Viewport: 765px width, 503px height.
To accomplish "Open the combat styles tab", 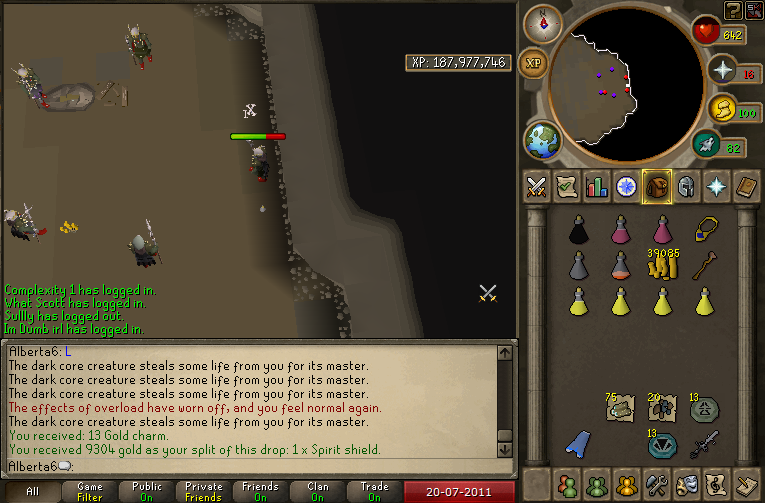I will pyautogui.click(x=537, y=186).
